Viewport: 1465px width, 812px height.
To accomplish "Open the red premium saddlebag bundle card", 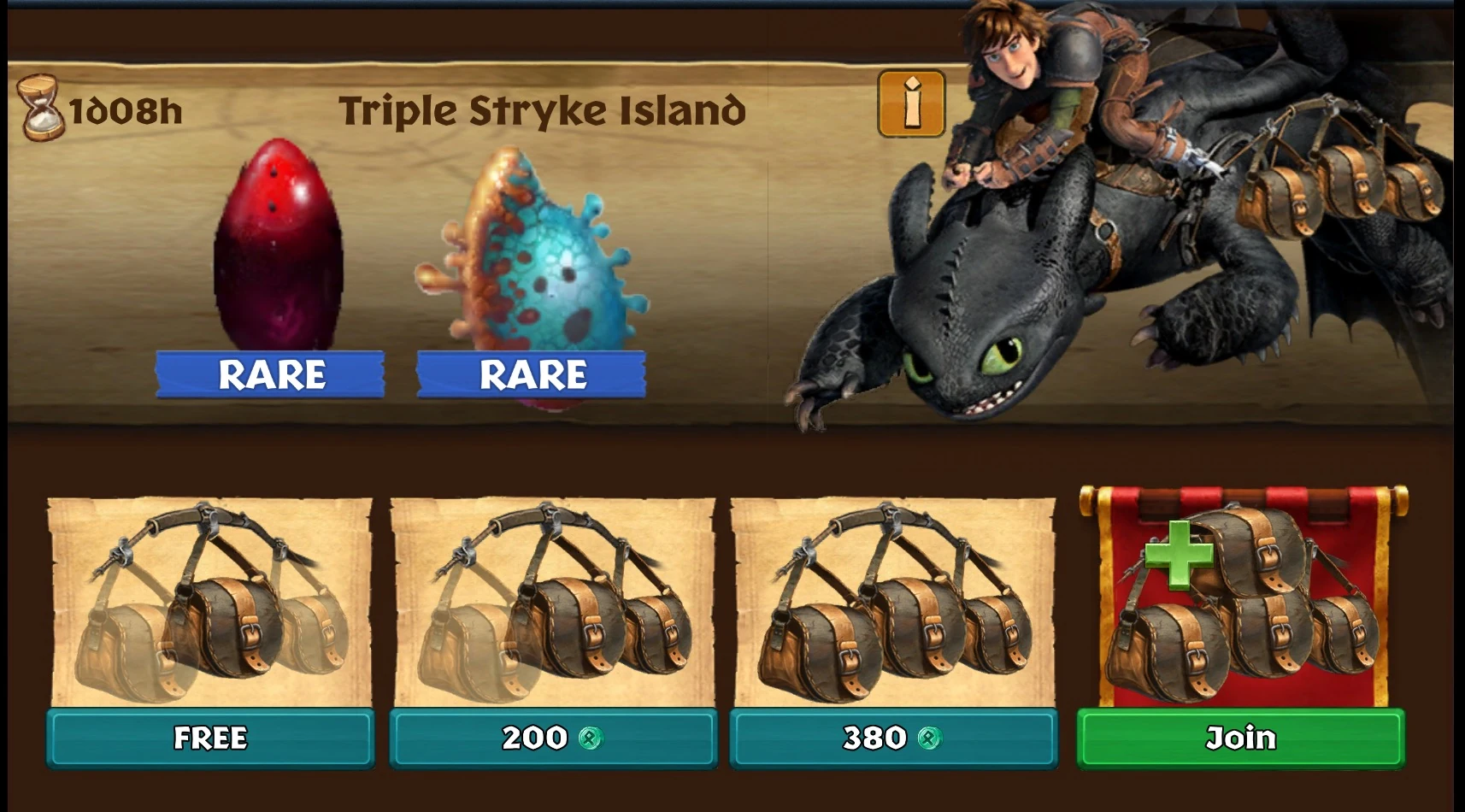I will [x=1238, y=598].
